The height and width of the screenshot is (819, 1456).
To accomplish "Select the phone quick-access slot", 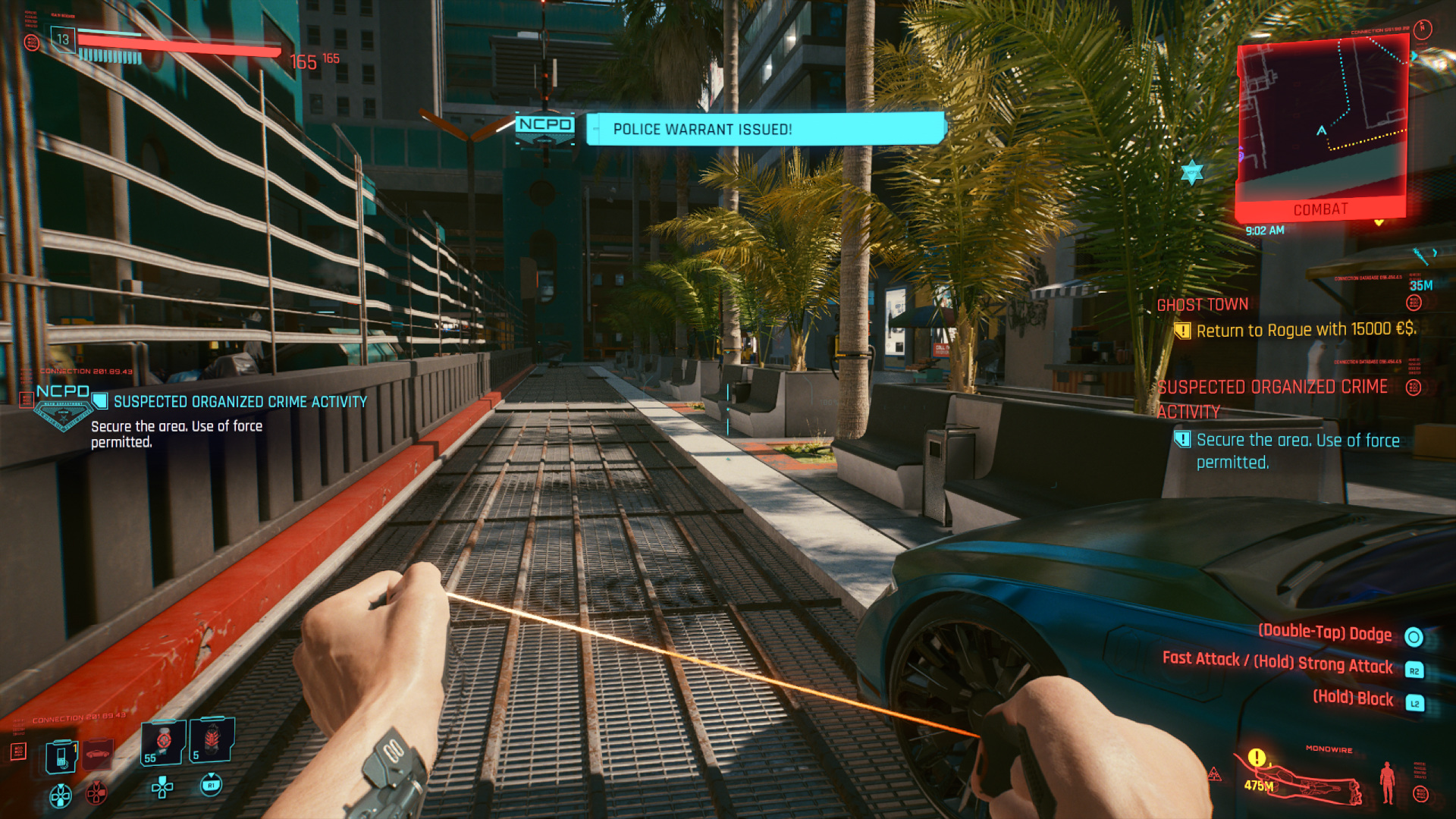I will click(x=61, y=757).
